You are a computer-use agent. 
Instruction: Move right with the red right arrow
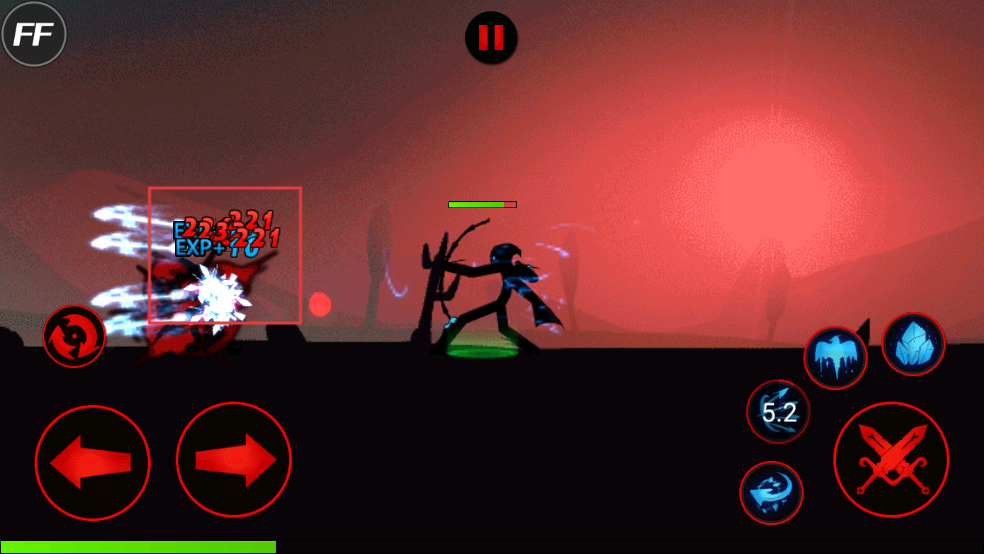234,460
